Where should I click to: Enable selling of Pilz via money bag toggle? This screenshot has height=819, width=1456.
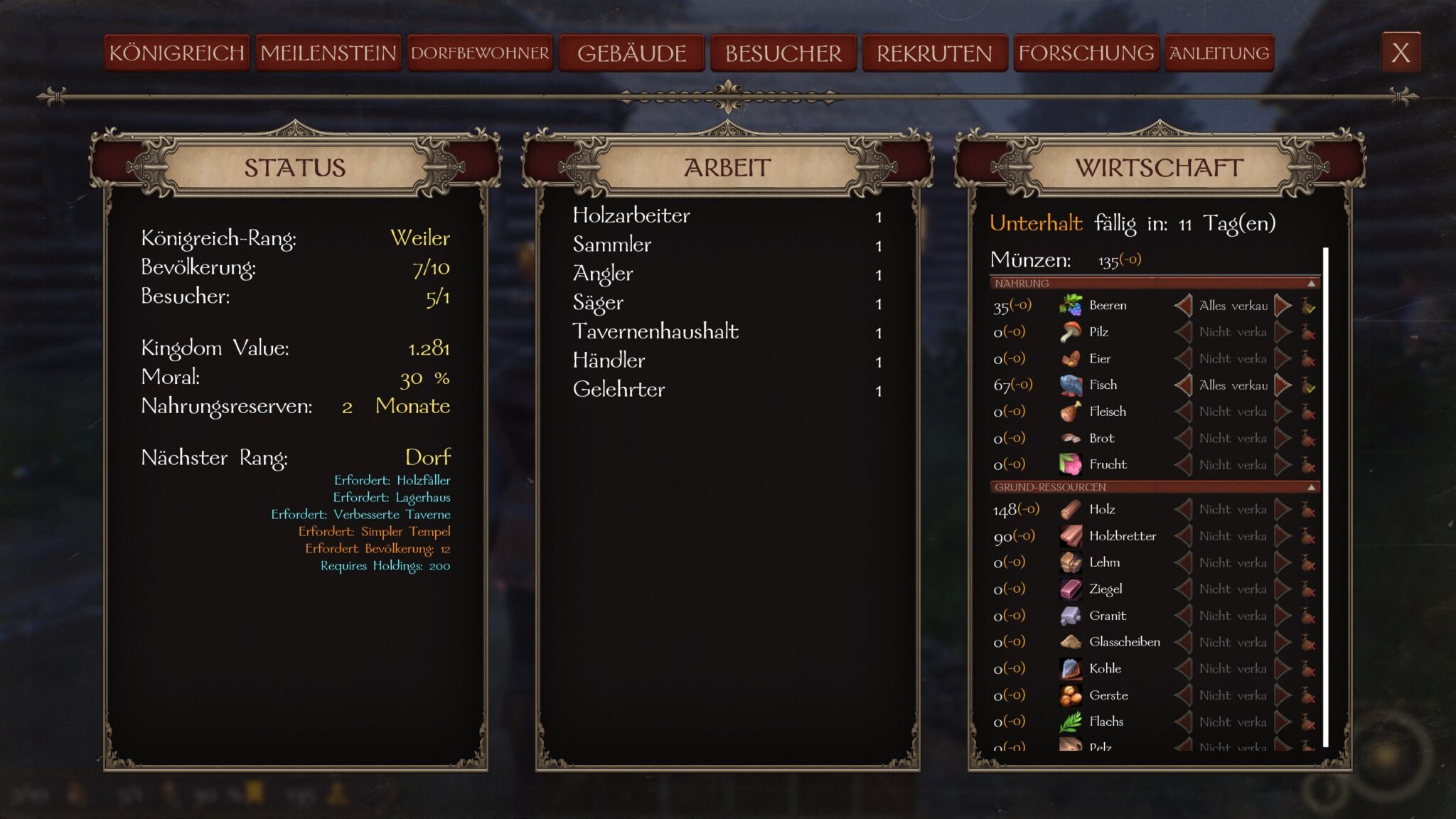pyautogui.click(x=1308, y=331)
